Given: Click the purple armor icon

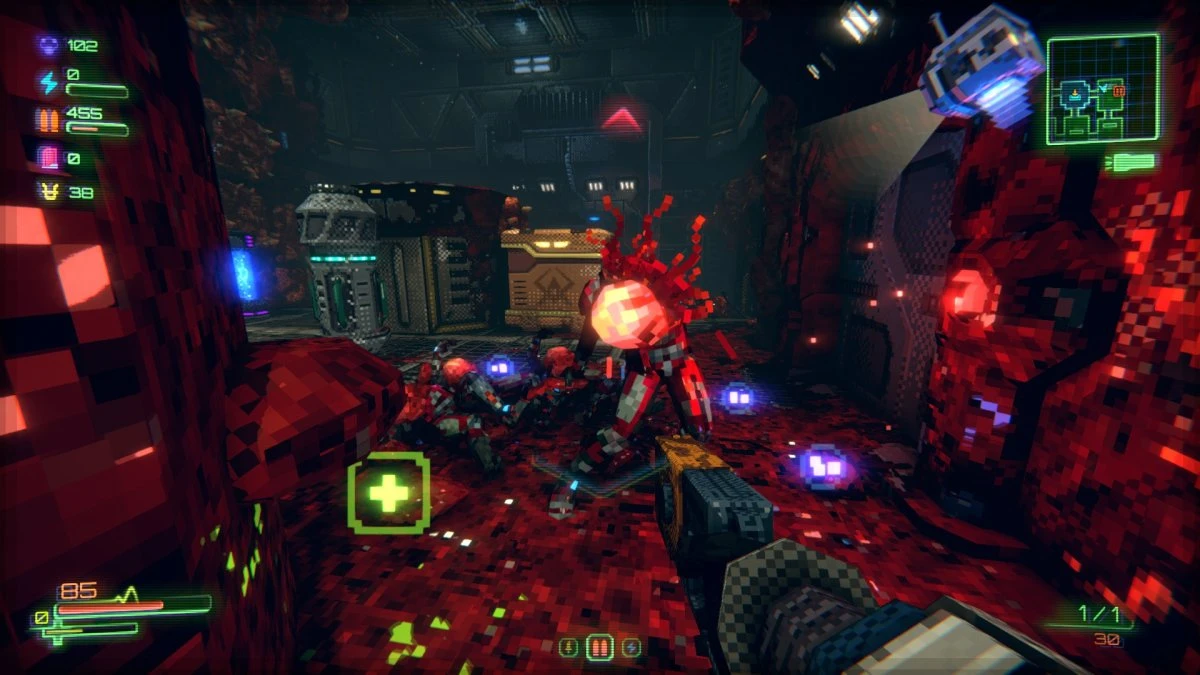Looking at the screenshot, I should pos(48,45).
